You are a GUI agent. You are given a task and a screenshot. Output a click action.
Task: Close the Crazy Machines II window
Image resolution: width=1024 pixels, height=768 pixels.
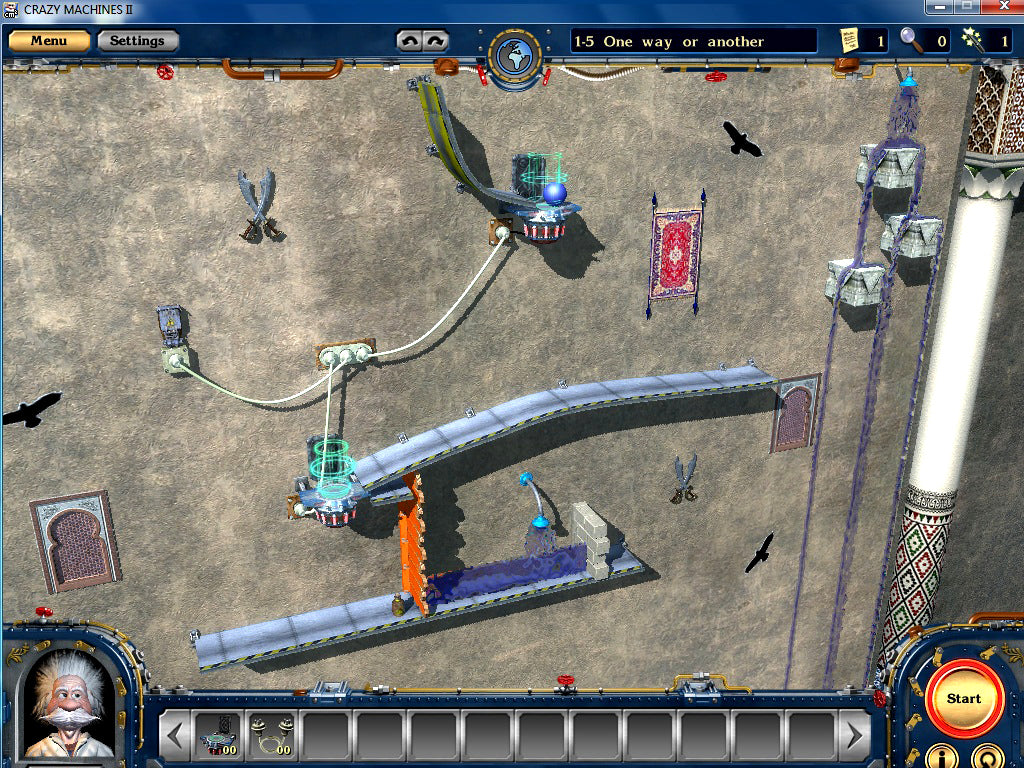click(1003, 7)
